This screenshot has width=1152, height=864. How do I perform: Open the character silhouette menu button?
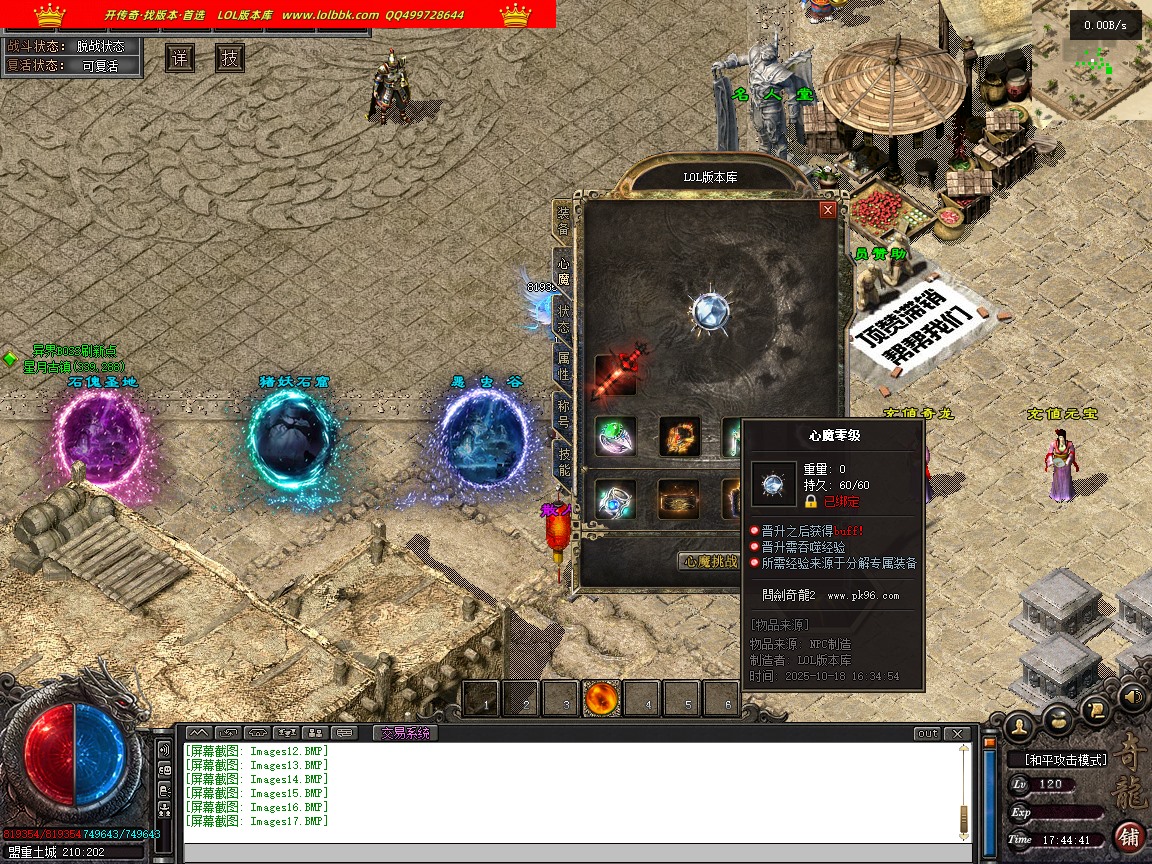pyautogui.click(x=1018, y=724)
